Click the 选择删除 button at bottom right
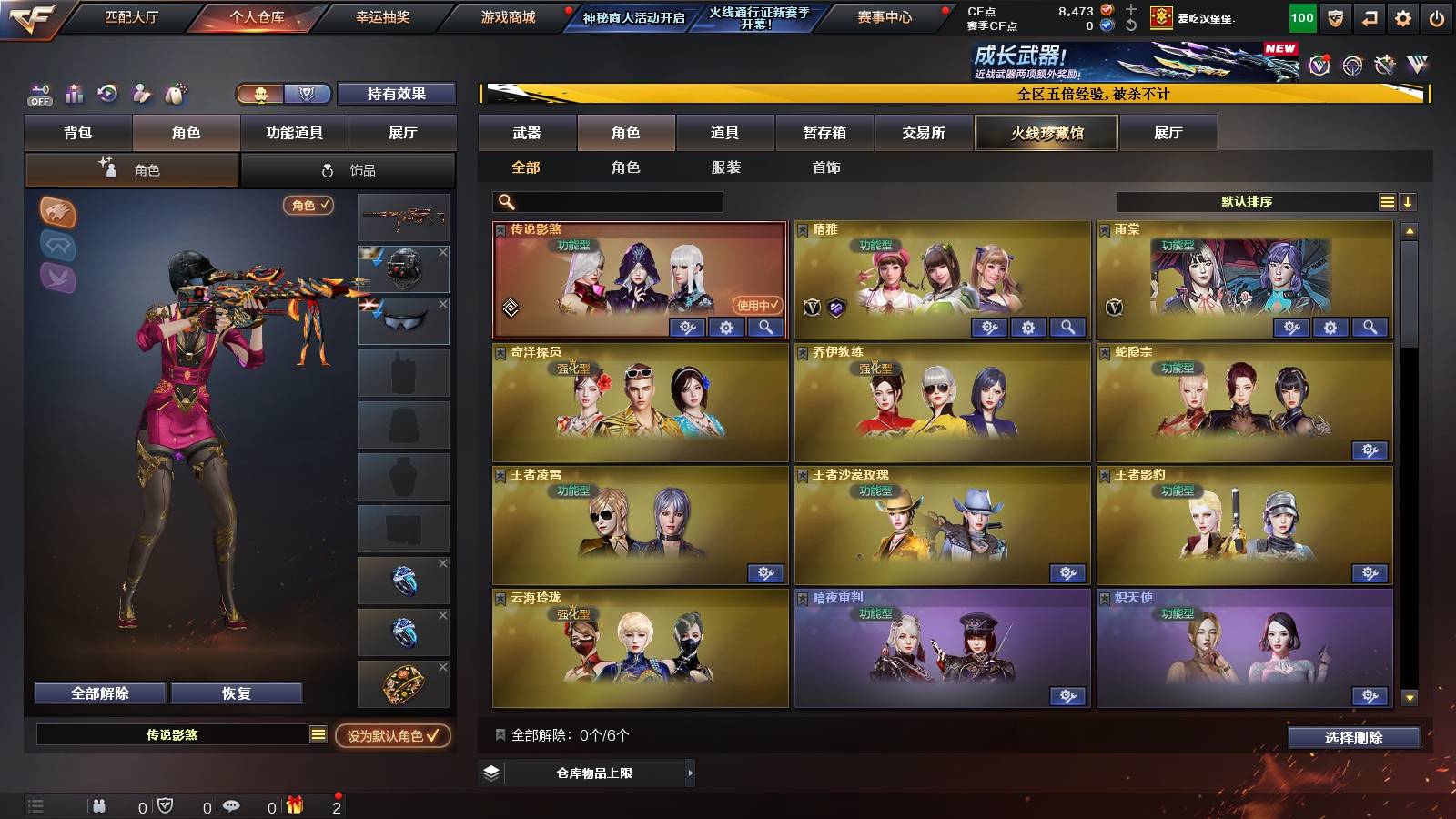This screenshot has height=819, width=1456. [x=1353, y=738]
